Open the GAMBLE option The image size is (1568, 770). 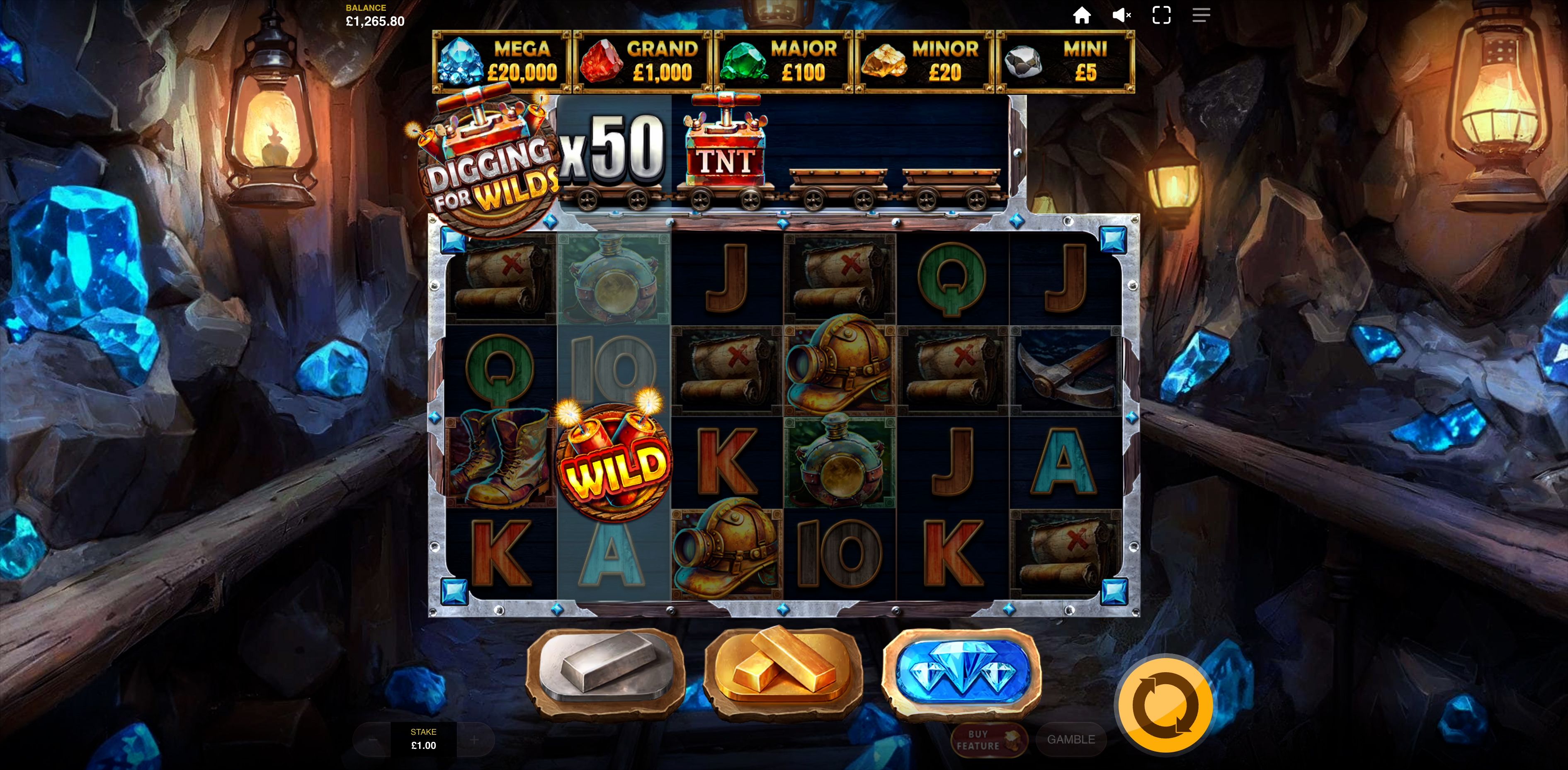1071,740
